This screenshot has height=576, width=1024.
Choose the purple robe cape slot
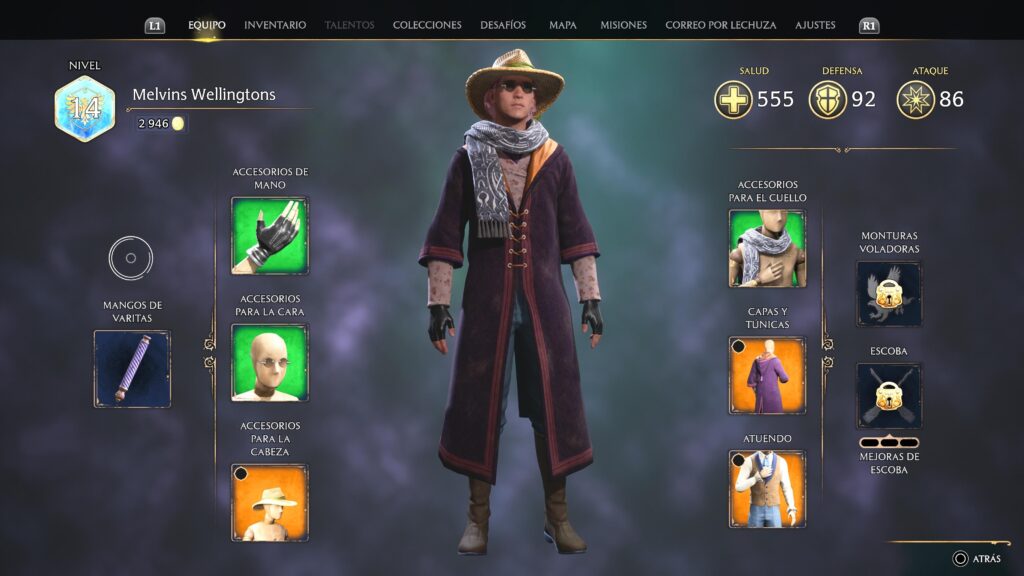[x=767, y=375]
